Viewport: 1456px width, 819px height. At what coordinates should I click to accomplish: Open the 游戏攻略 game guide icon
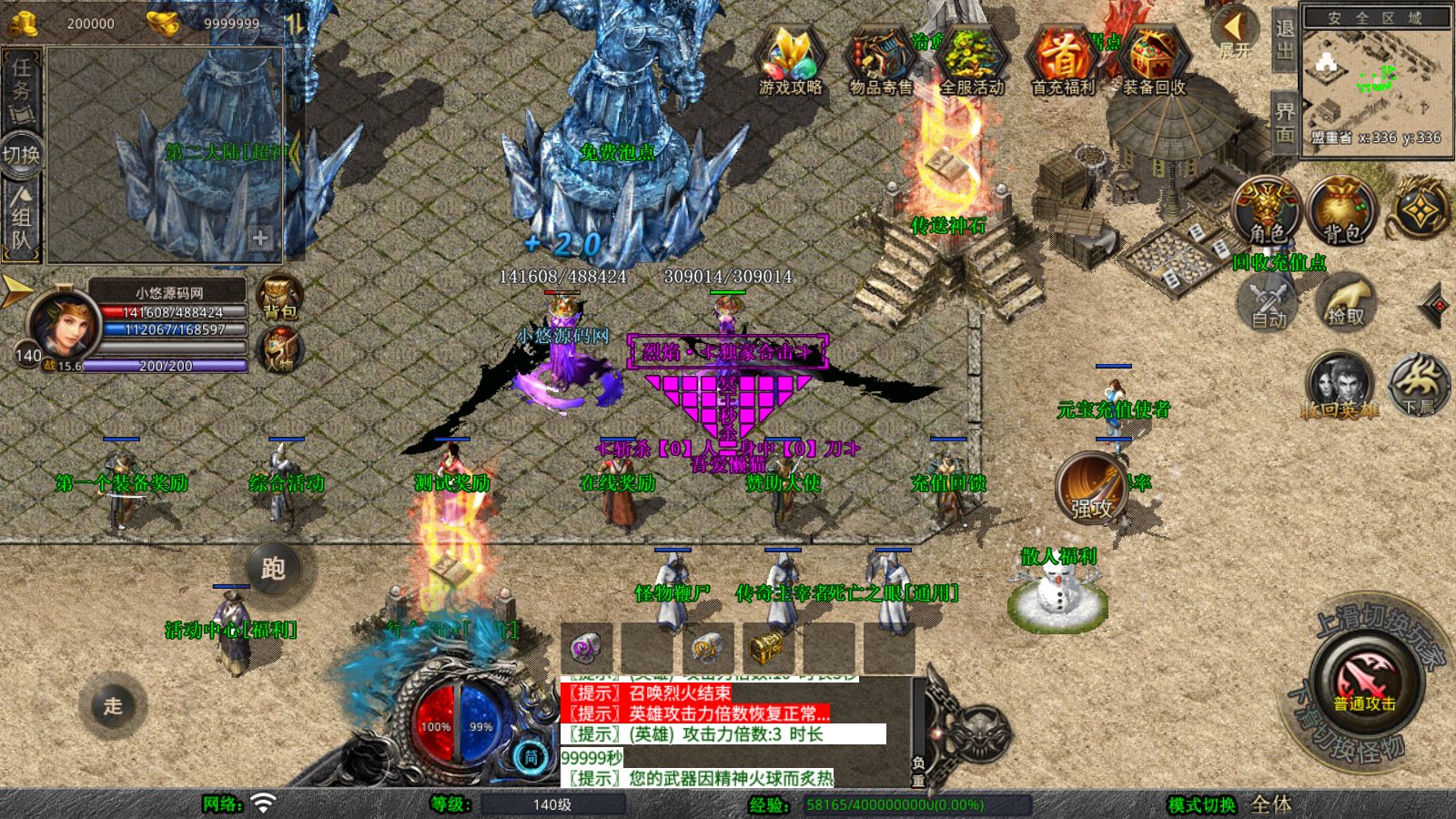(x=790, y=60)
